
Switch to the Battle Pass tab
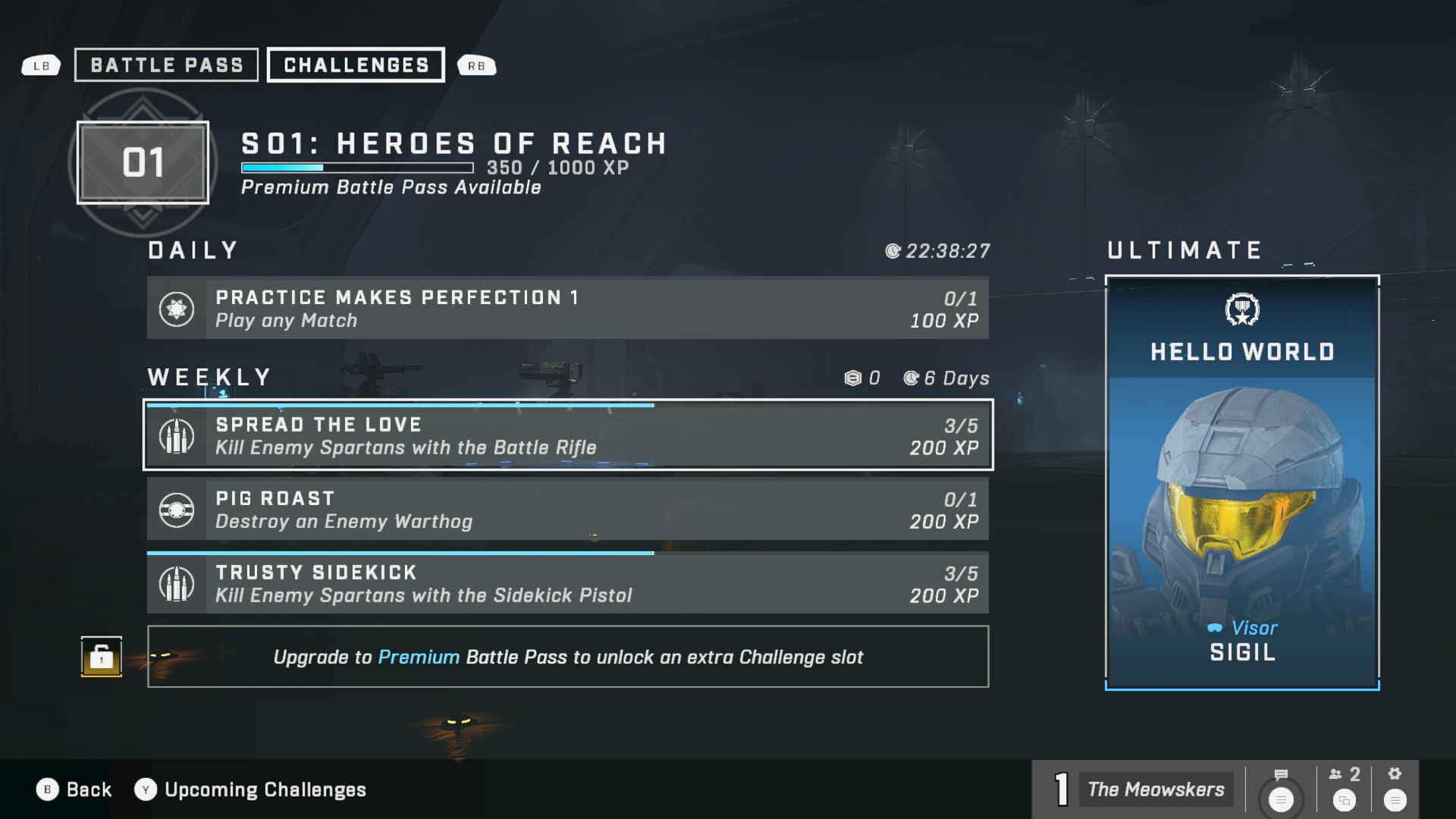tap(166, 65)
